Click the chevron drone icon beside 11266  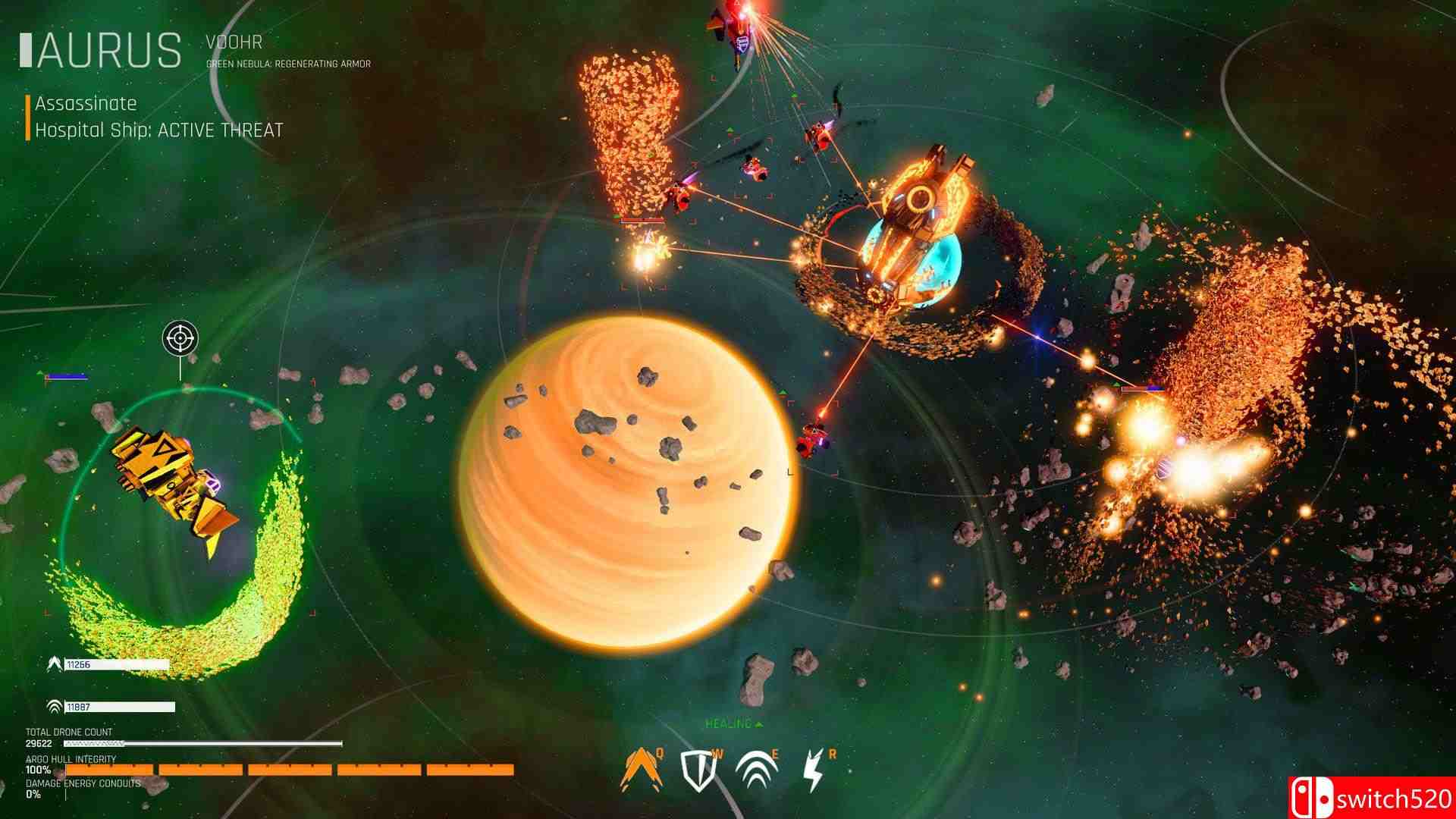coord(54,664)
